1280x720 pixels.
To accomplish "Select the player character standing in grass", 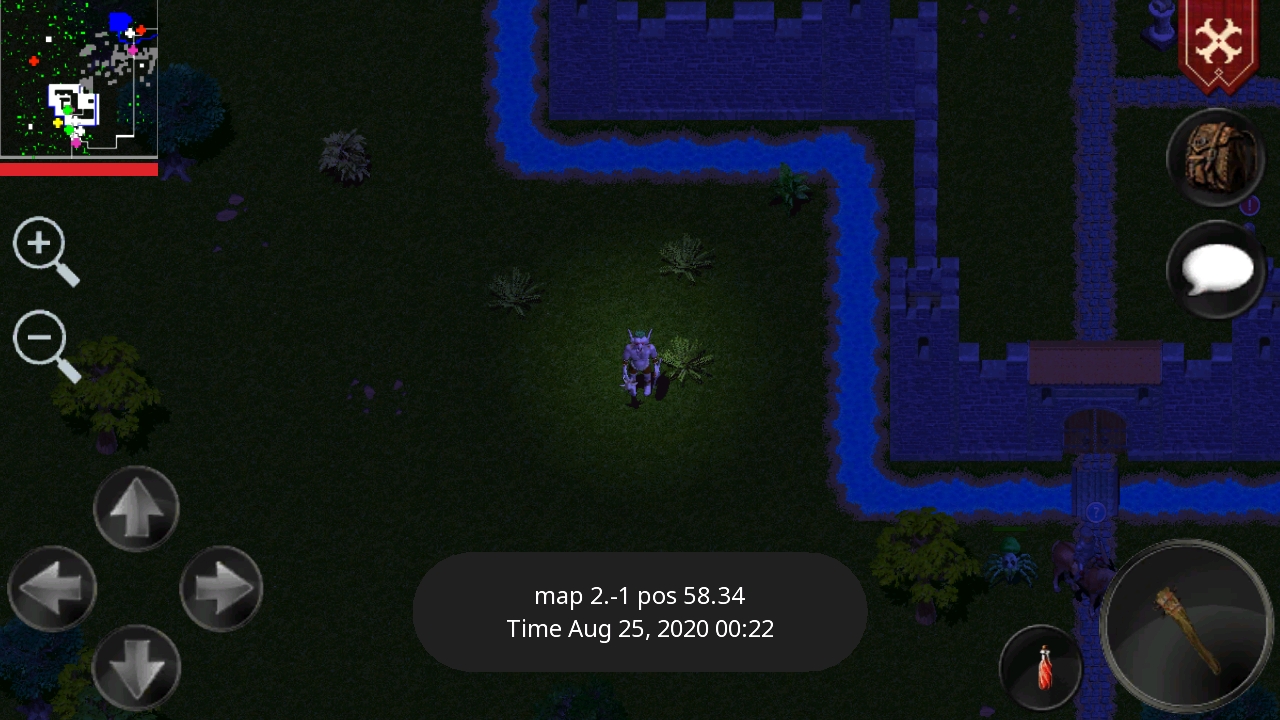I will [x=638, y=365].
